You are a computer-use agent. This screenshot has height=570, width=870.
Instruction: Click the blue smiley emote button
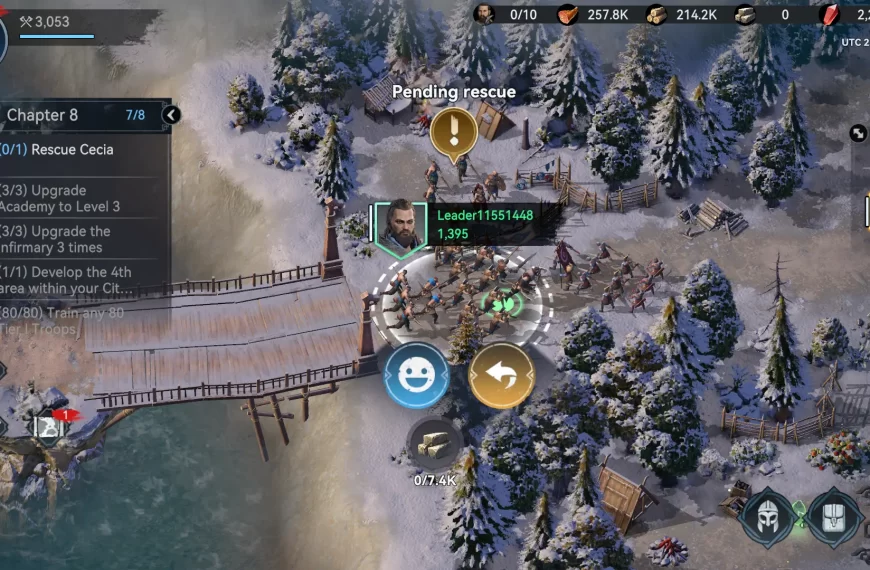[416, 375]
